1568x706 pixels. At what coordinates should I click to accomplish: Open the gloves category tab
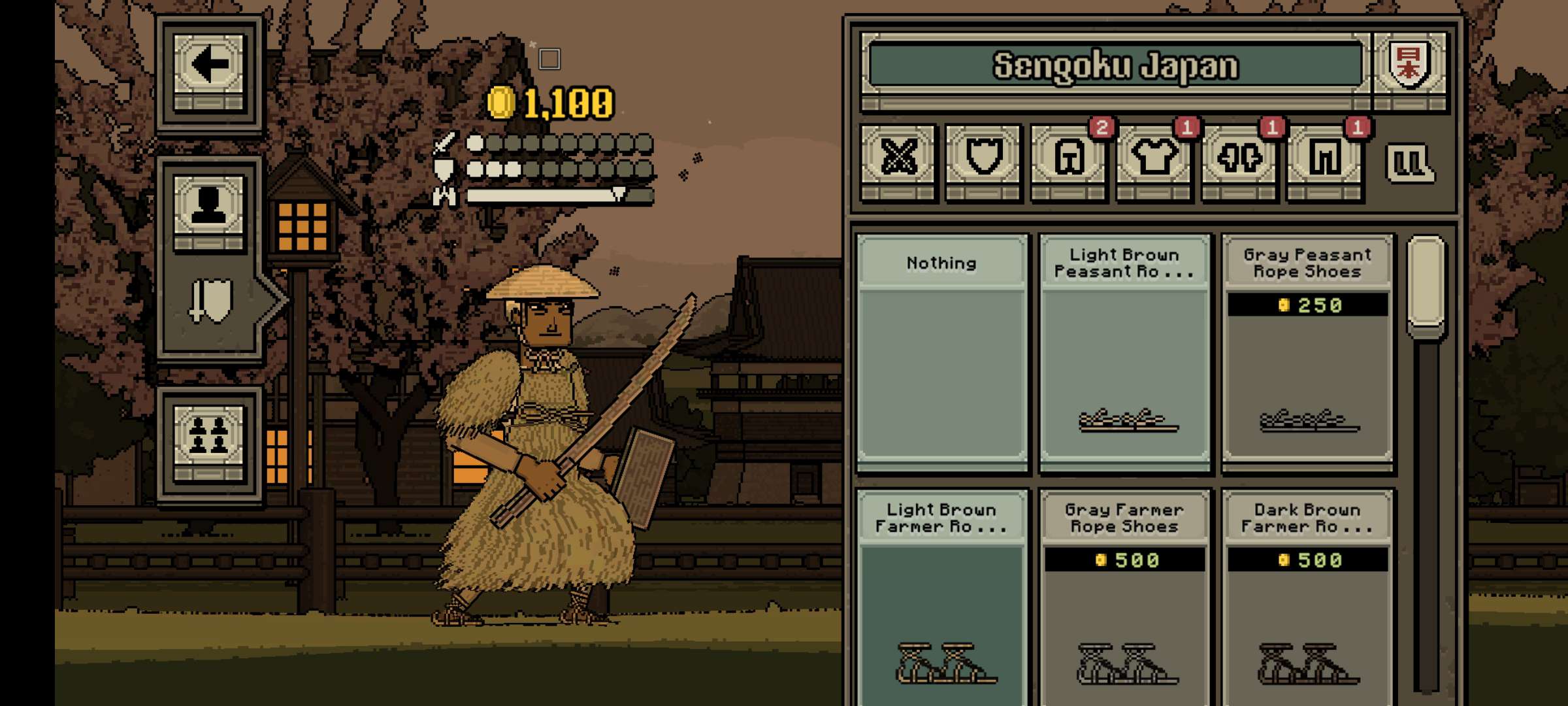1239,158
